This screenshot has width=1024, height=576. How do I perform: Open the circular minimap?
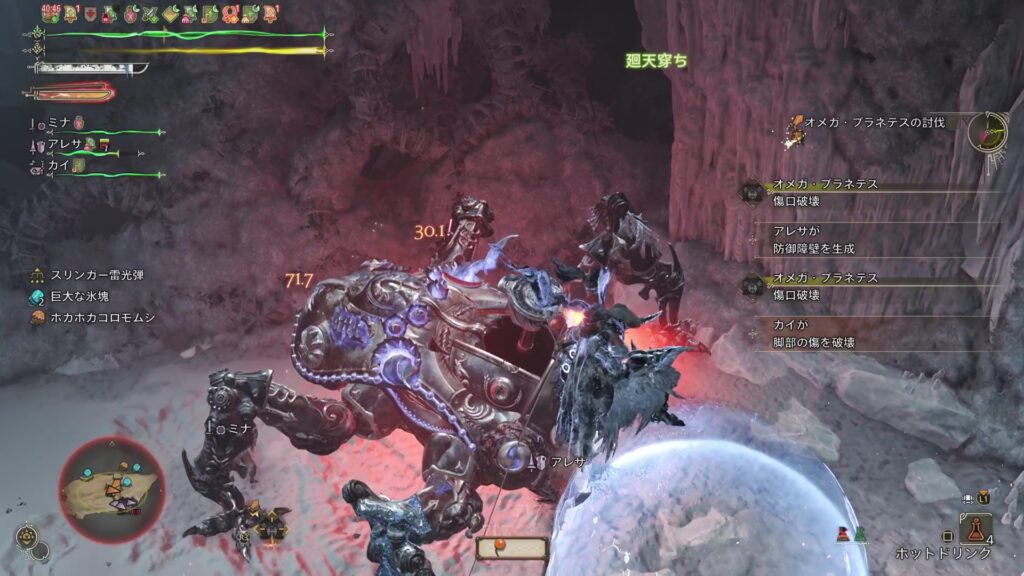click(x=112, y=490)
